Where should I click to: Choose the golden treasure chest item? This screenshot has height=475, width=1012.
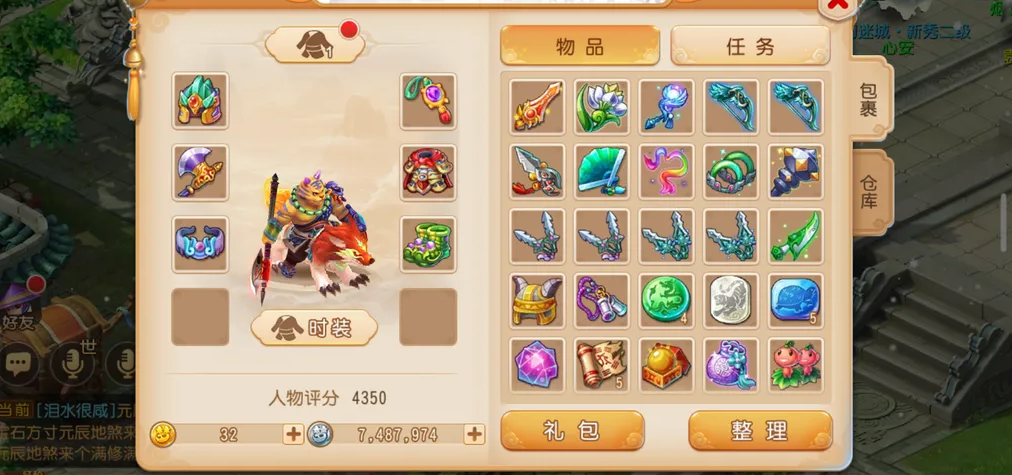click(666, 365)
